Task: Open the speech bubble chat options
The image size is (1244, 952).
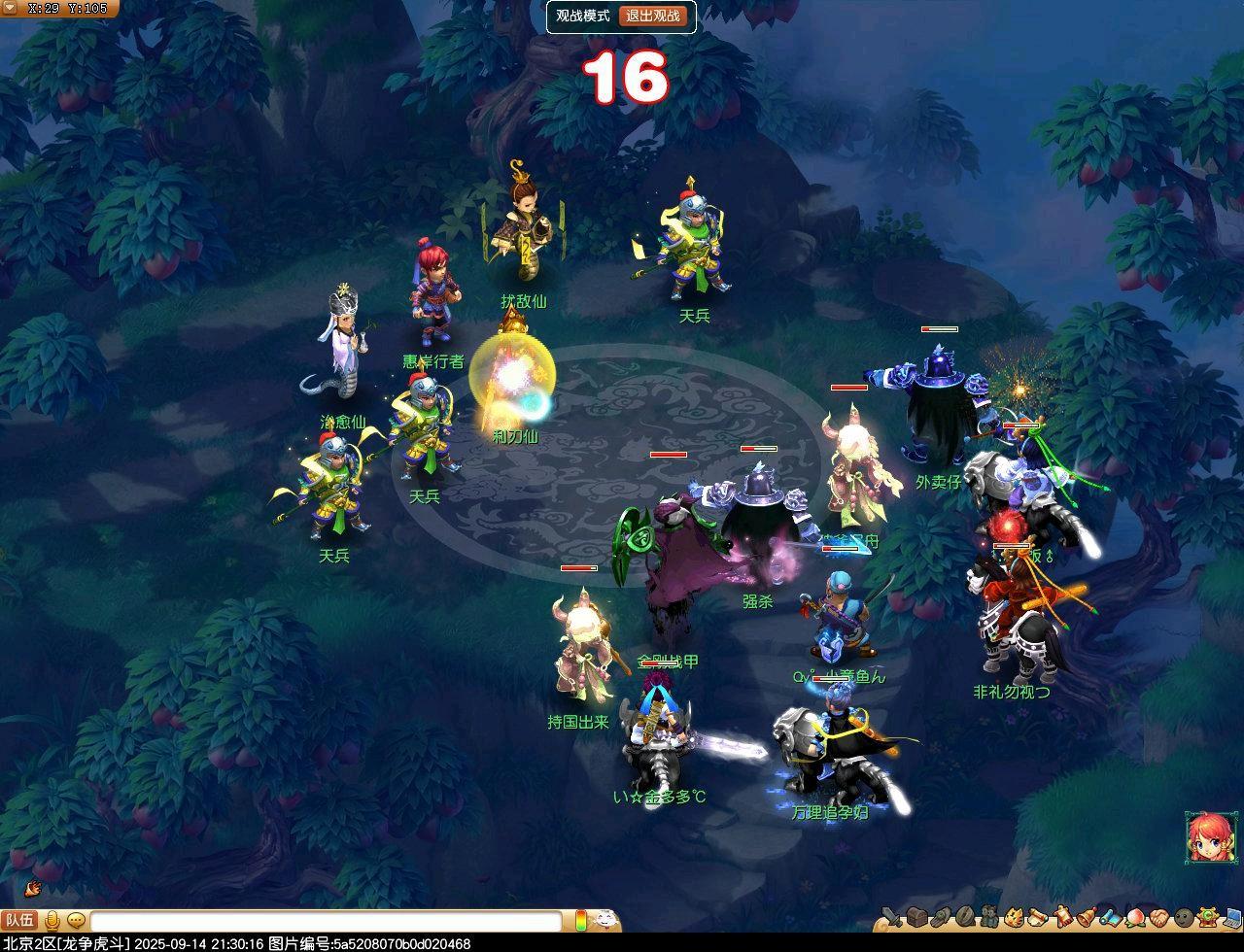Action: (76, 920)
